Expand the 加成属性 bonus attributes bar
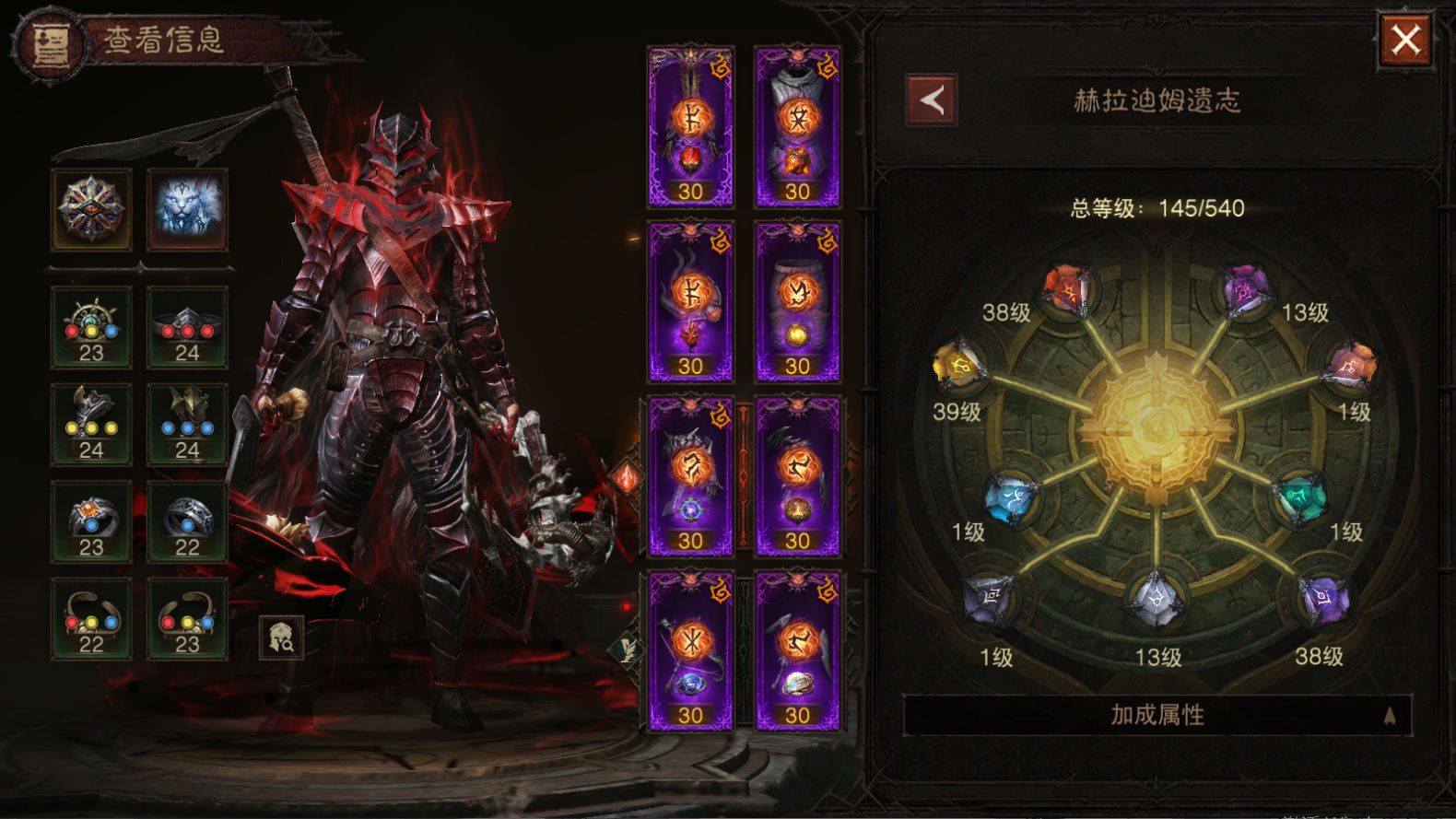 pyautogui.click(x=1157, y=715)
